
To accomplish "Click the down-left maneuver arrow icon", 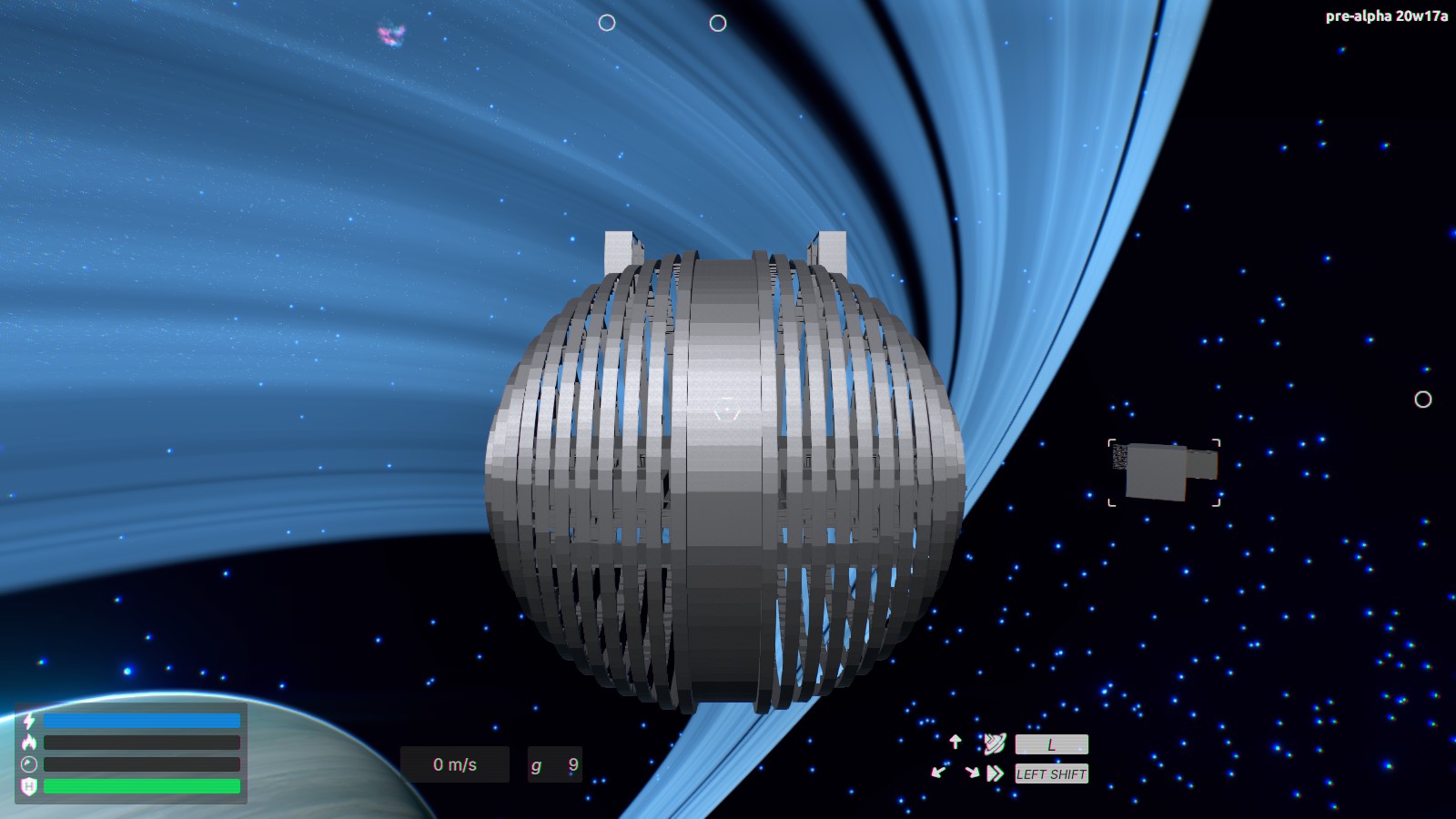I will coord(938,773).
